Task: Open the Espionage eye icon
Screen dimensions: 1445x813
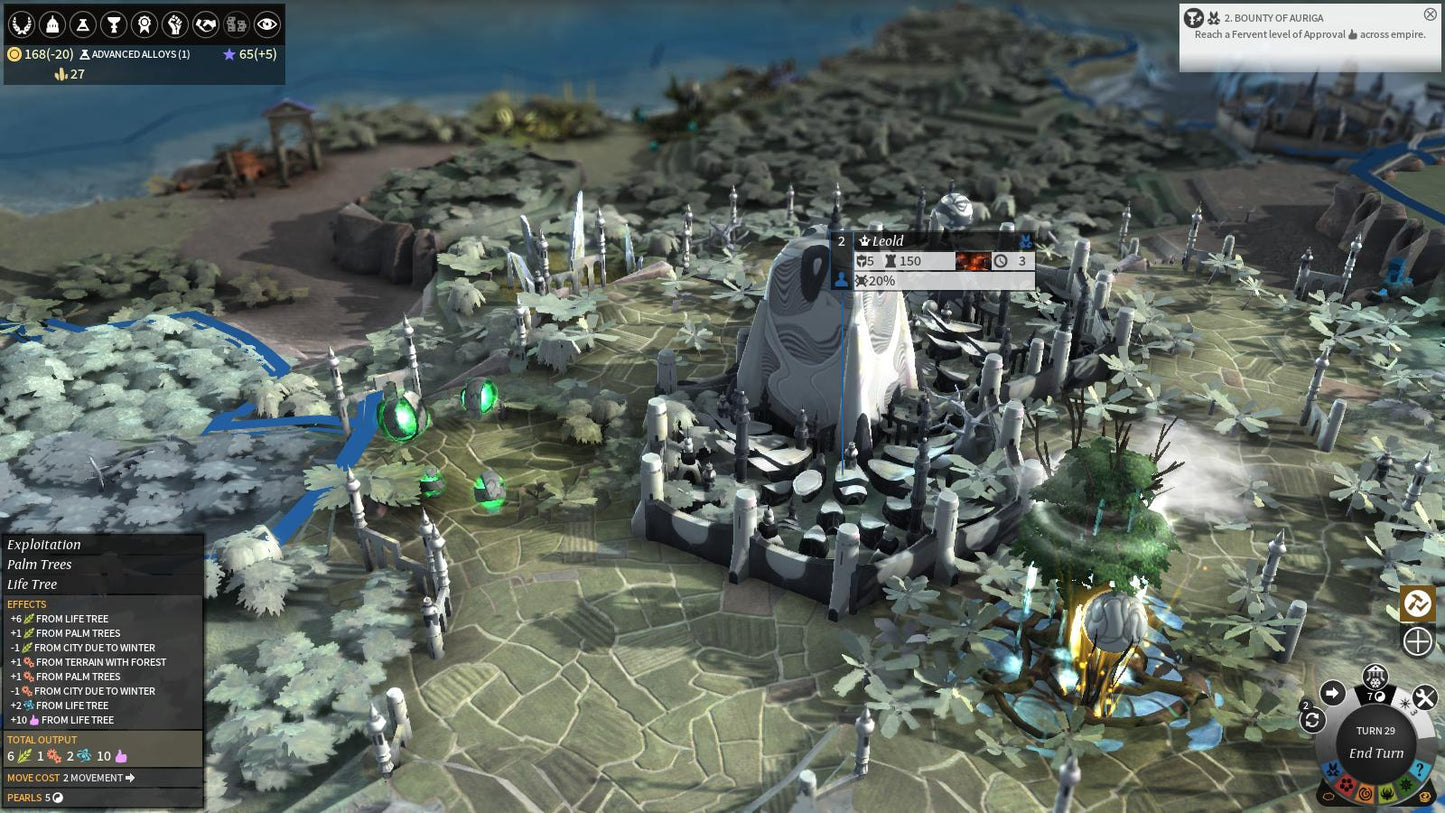Action: [267, 24]
